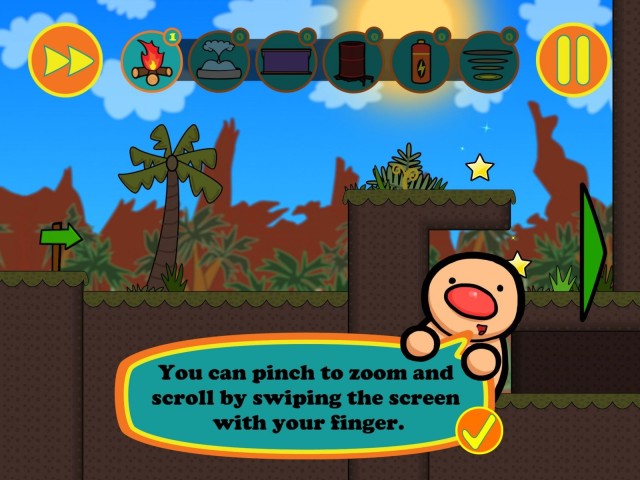Tap the fast-forward button
The height and width of the screenshot is (480, 640).
click(66, 59)
